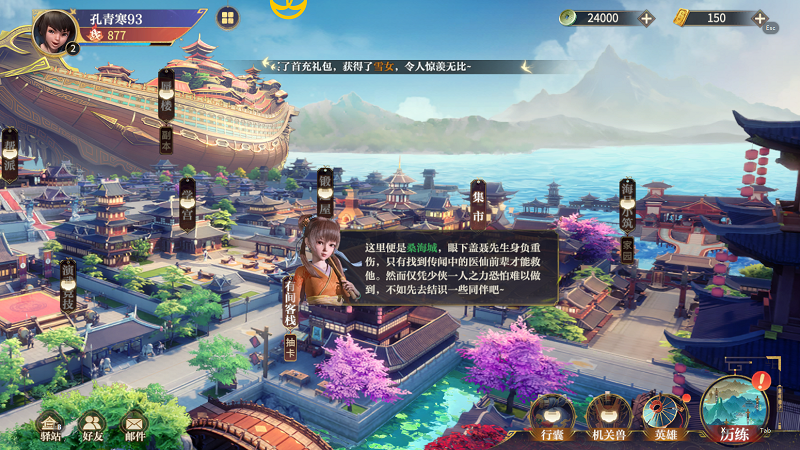Viewport: 800px width, 450px height.
Task: Open the player avatar portrait
Action: (x=56, y=31)
